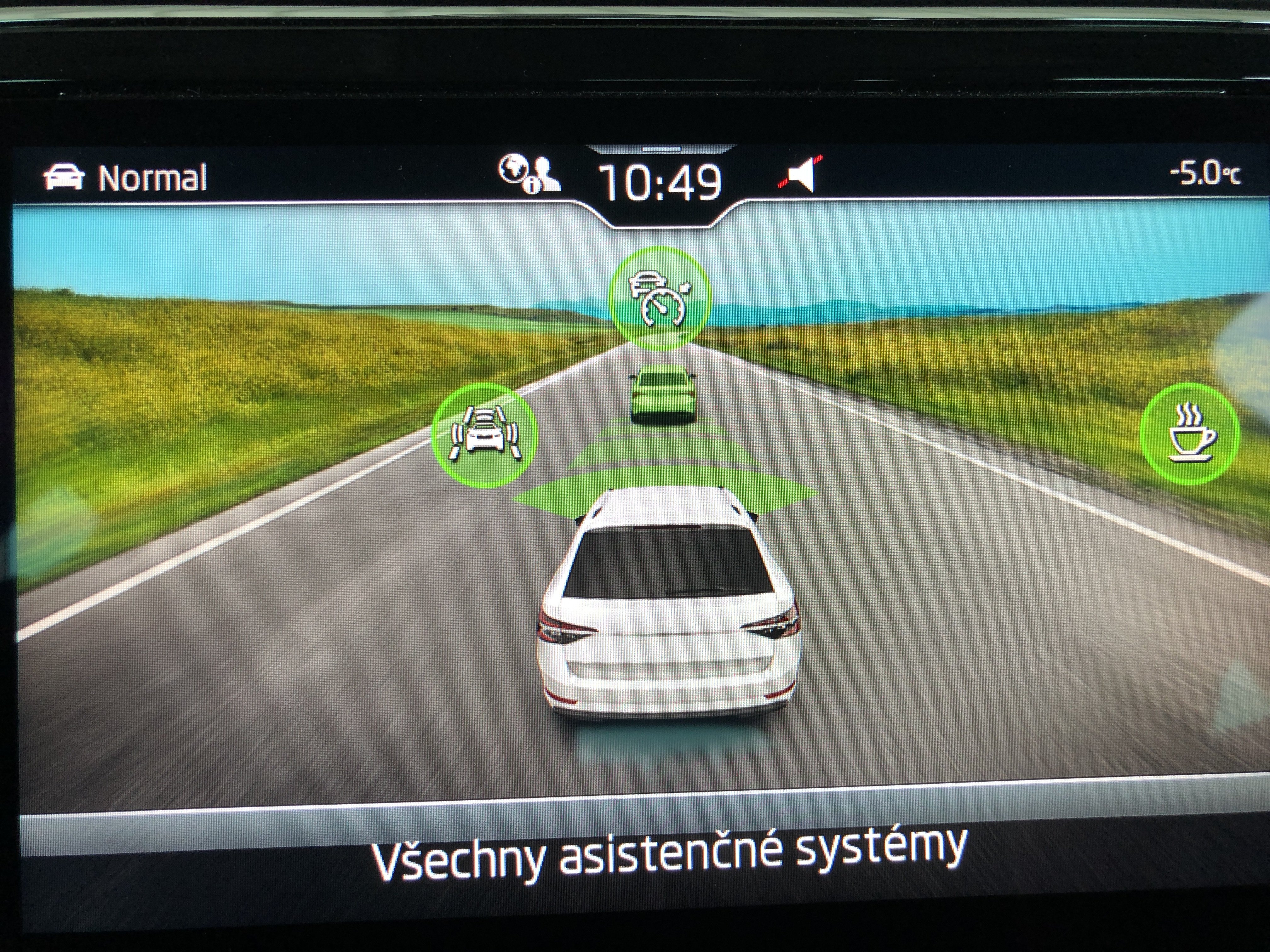Select the lane assist icon
Screen dimensions: 1270x952
pos(484,435)
